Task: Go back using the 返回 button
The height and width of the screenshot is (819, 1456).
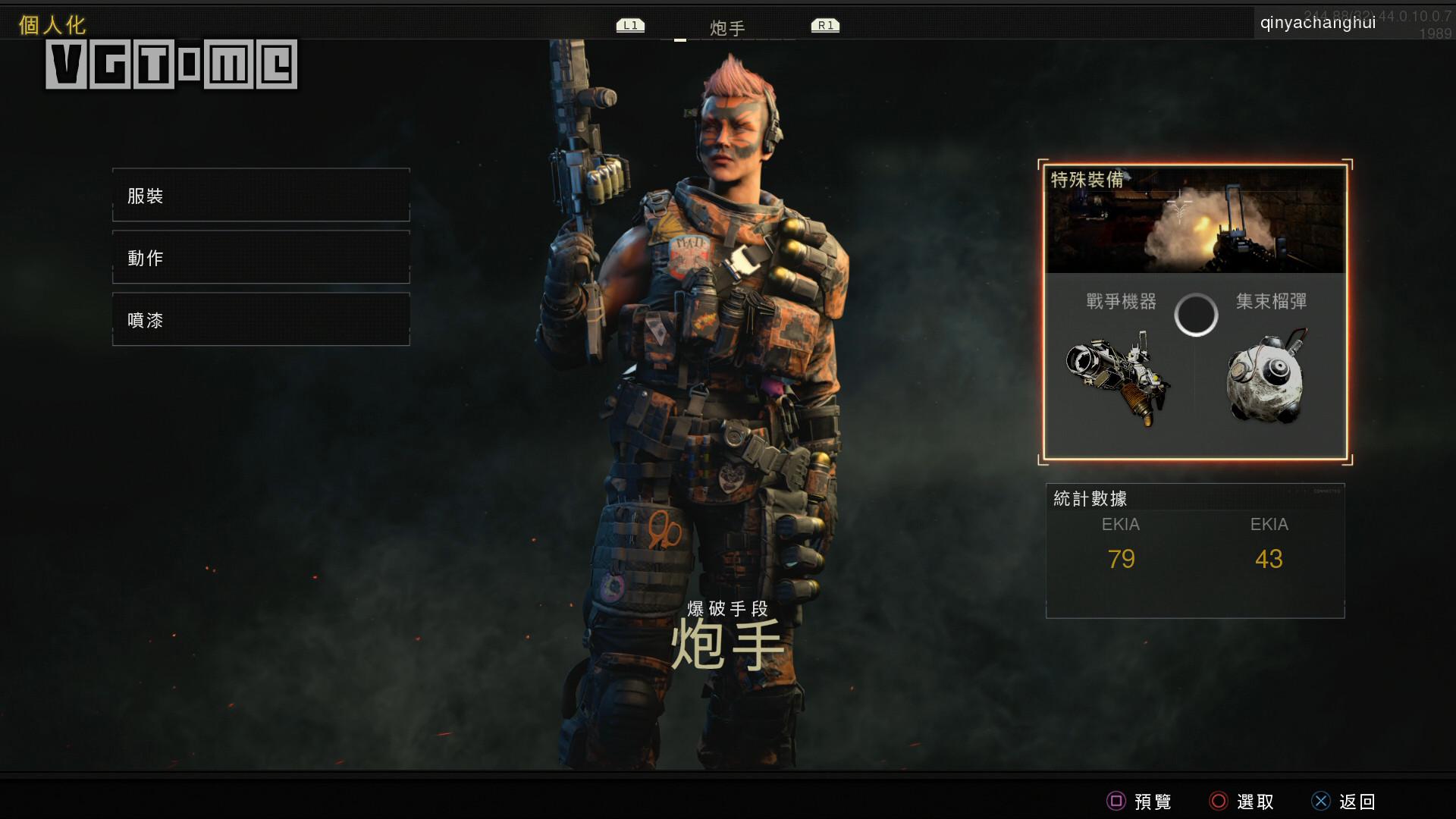Action: click(x=1344, y=802)
